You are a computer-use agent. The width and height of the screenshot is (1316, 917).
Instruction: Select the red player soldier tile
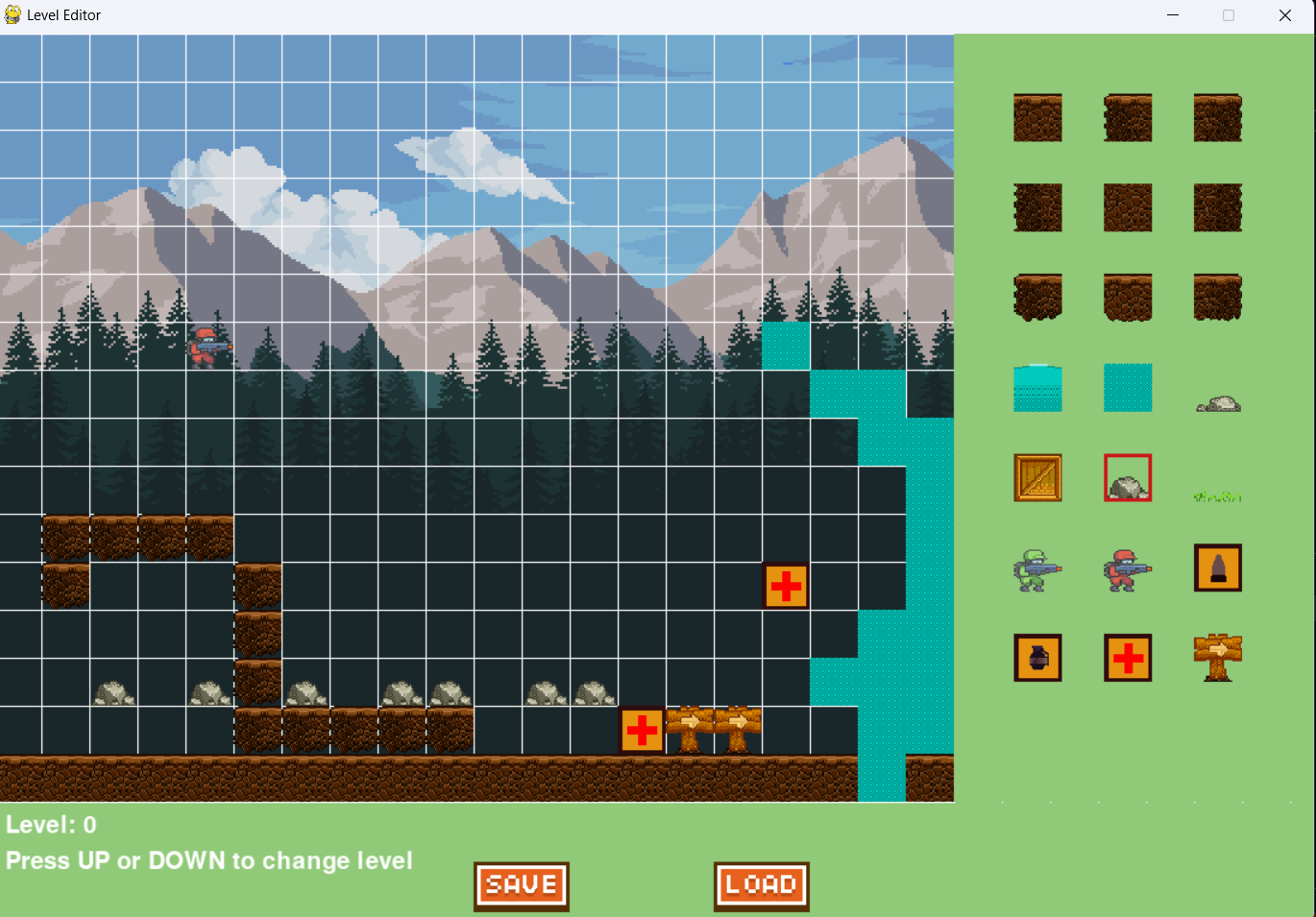(1128, 567)
